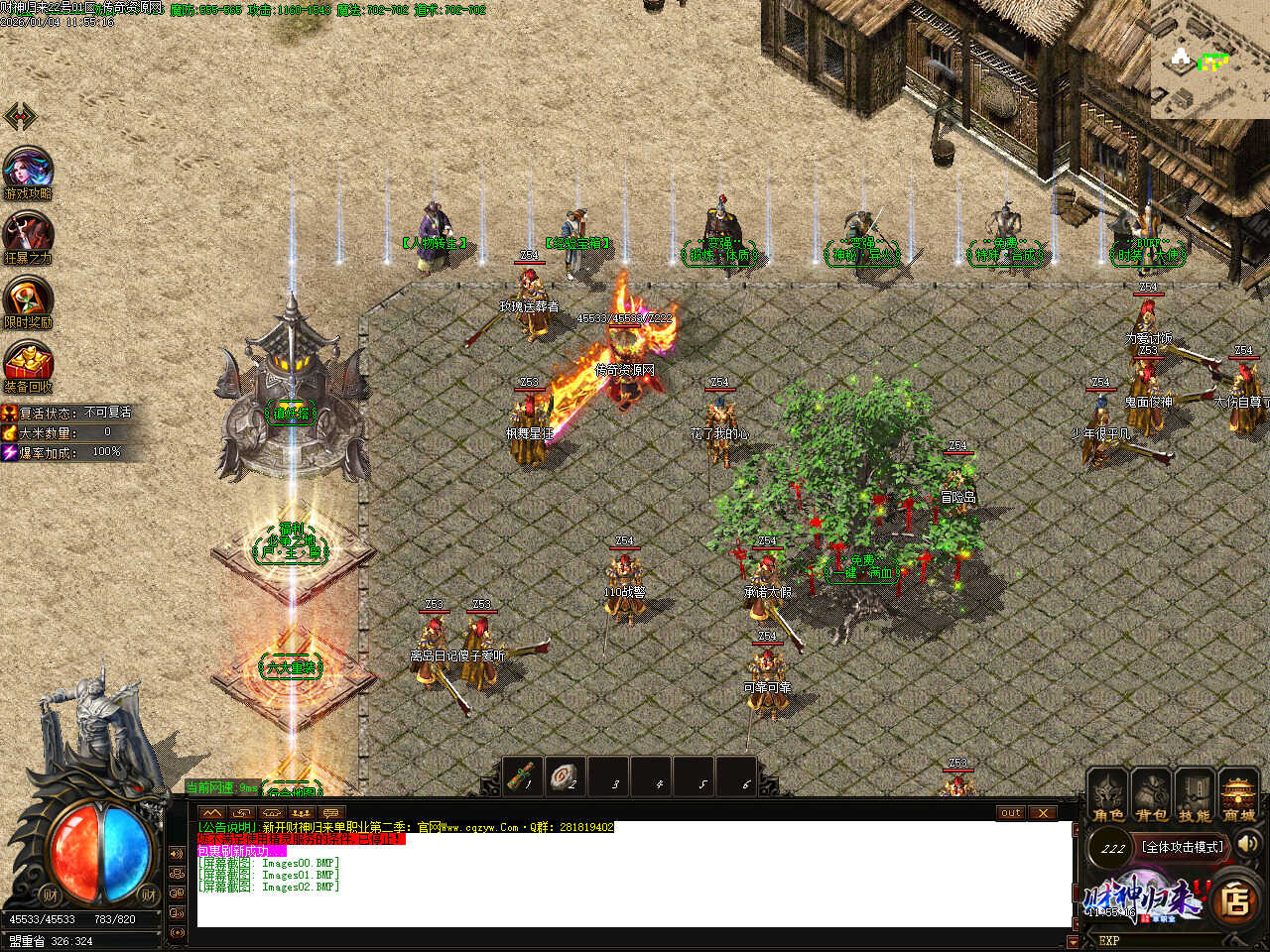Open the round 店 store button

click(1236, 899)
